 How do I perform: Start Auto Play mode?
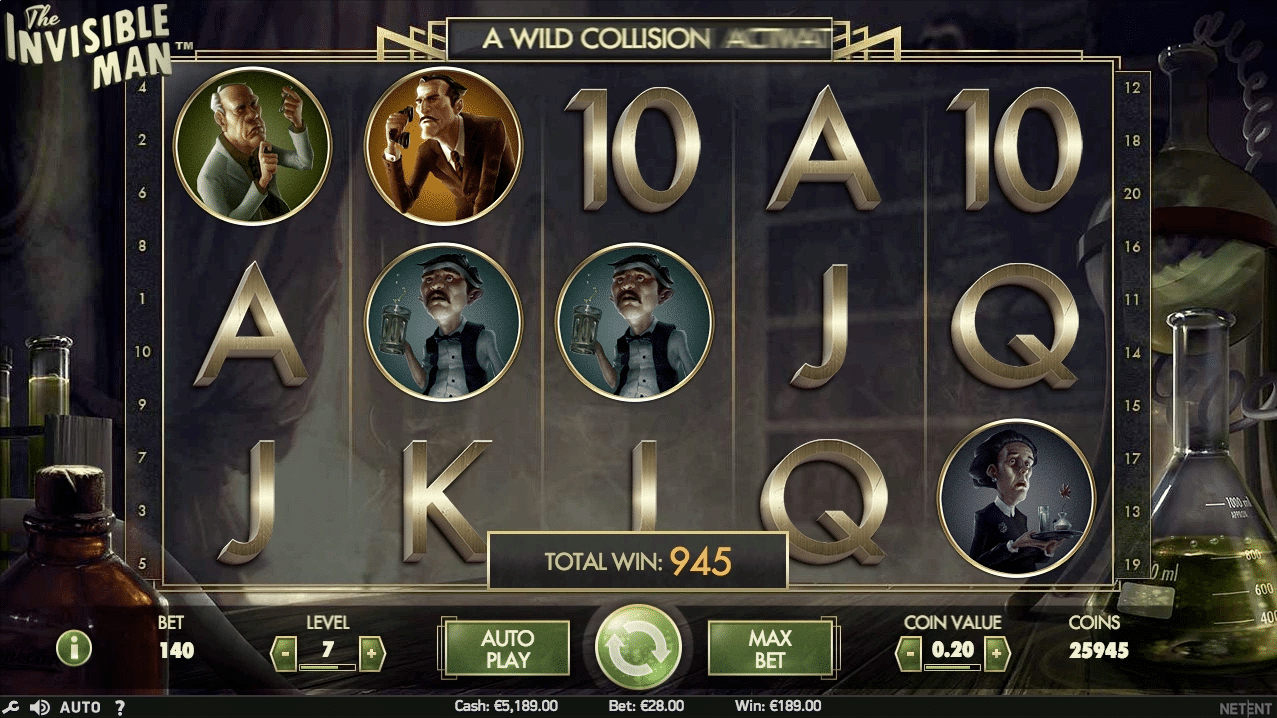coord(507,648)
